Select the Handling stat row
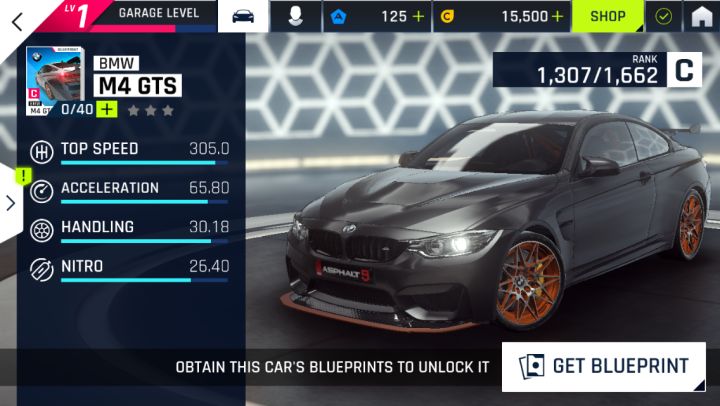 (x=130, y=229)
